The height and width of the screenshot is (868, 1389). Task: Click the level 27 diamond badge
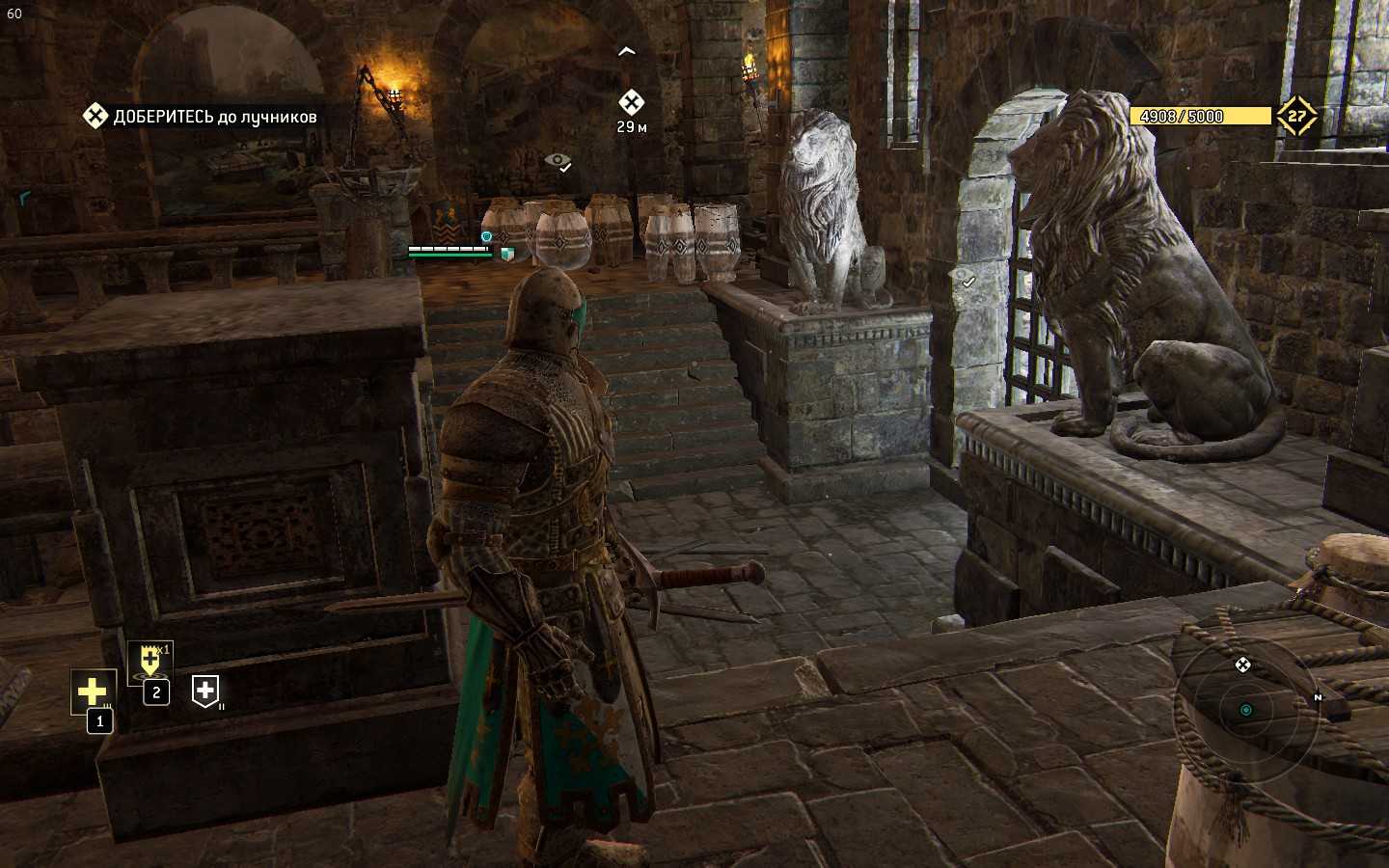point(1296,117)
